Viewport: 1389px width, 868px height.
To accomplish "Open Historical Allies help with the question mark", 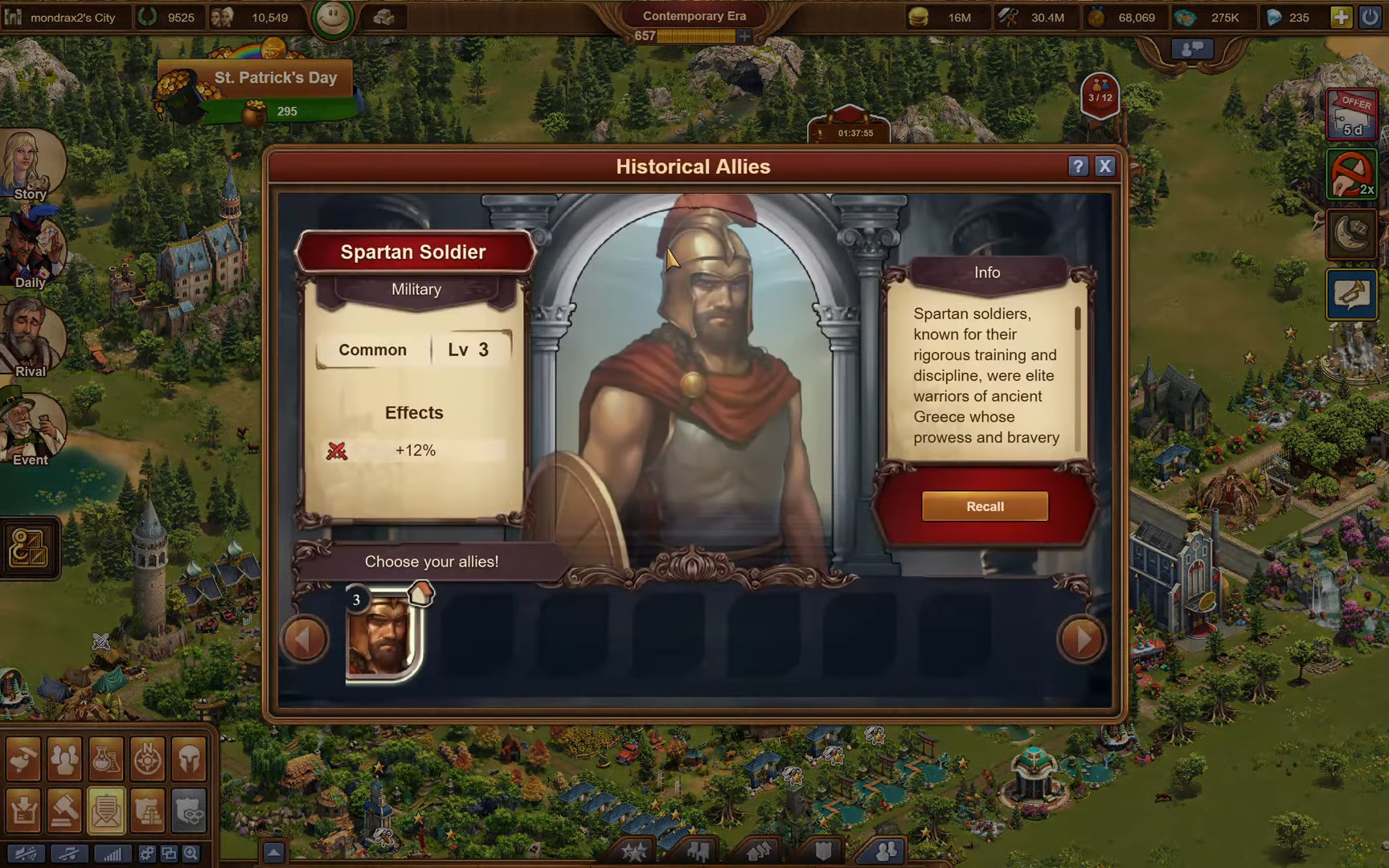I will 1077,166.
